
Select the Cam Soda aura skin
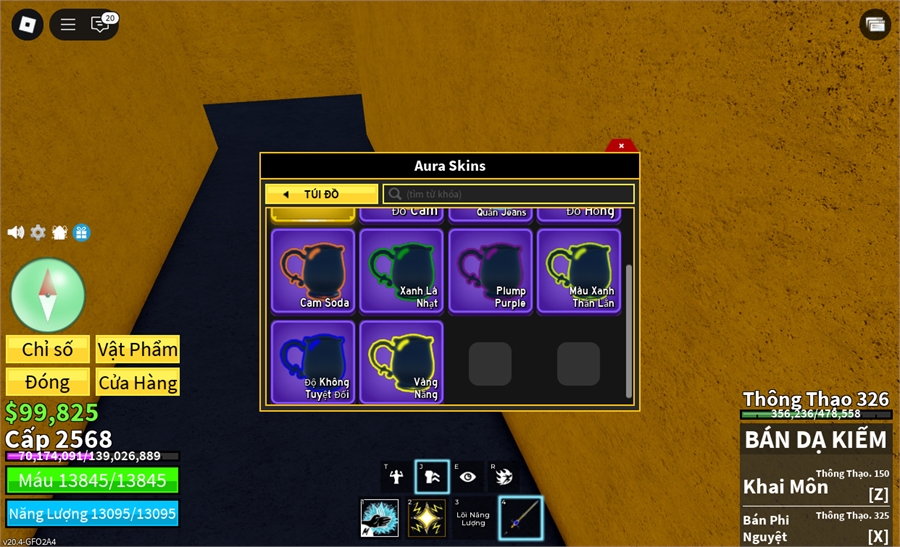313,270
